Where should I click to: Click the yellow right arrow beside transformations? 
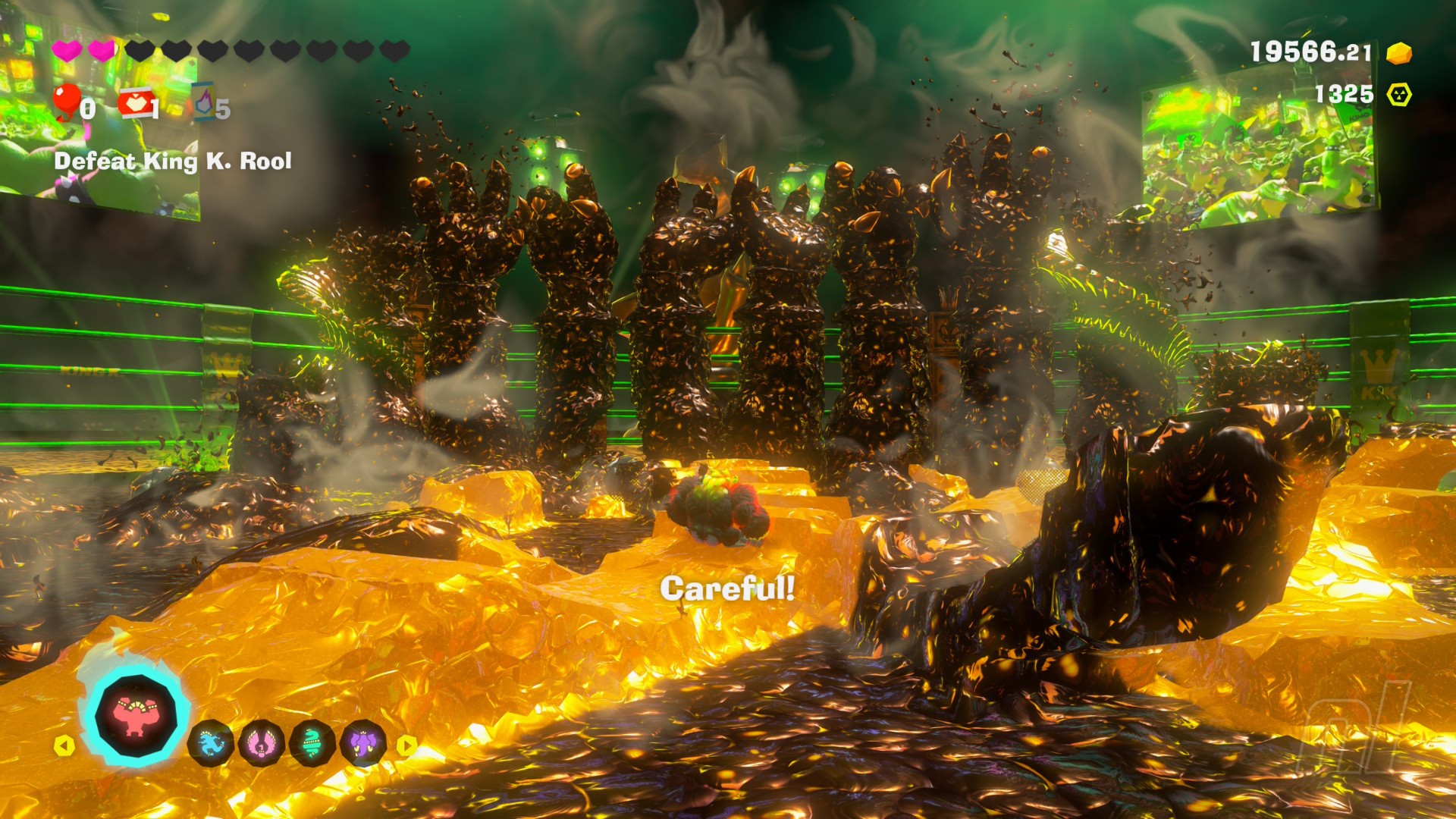click(407, 745)
